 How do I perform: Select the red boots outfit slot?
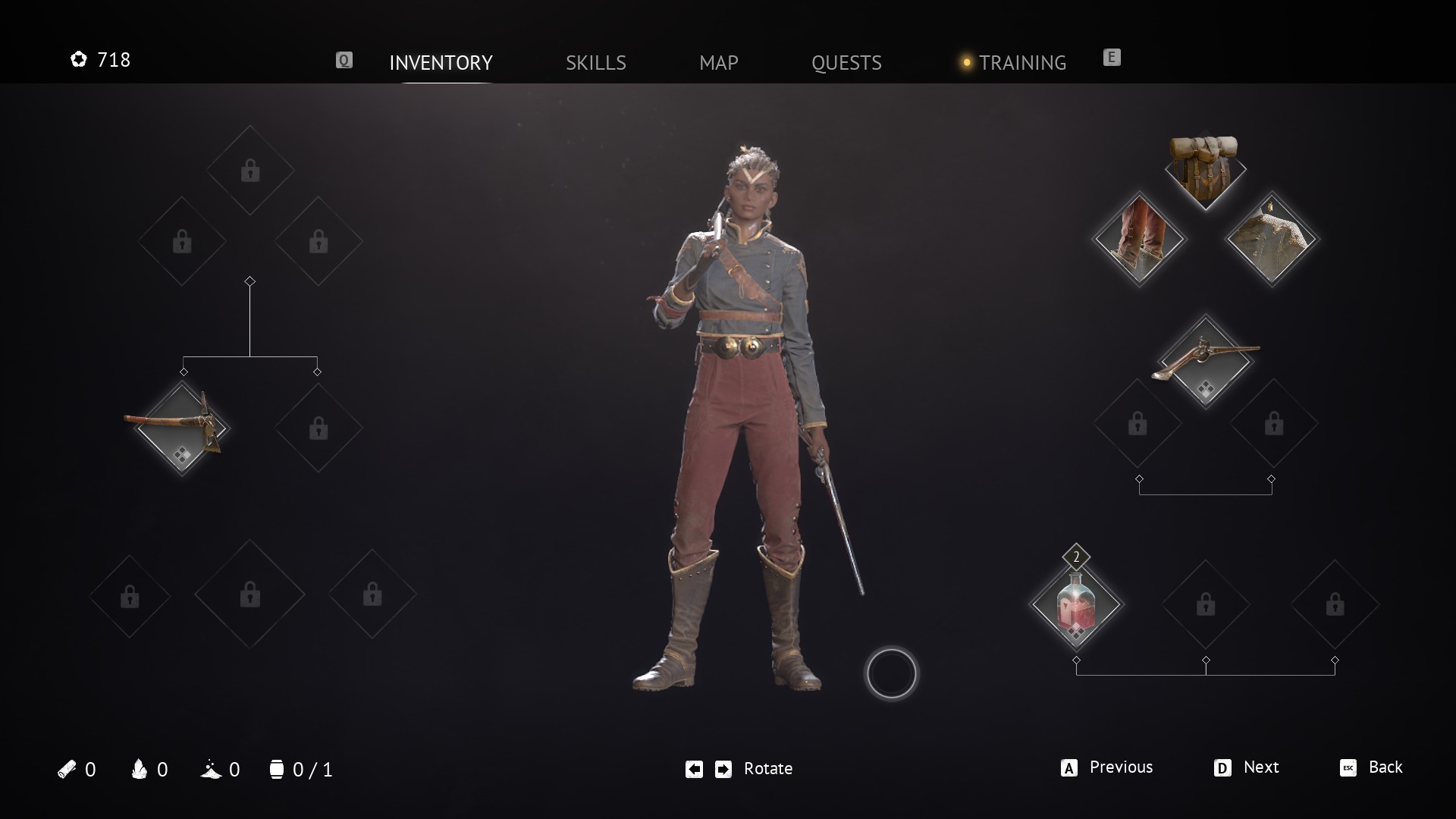1138,239
